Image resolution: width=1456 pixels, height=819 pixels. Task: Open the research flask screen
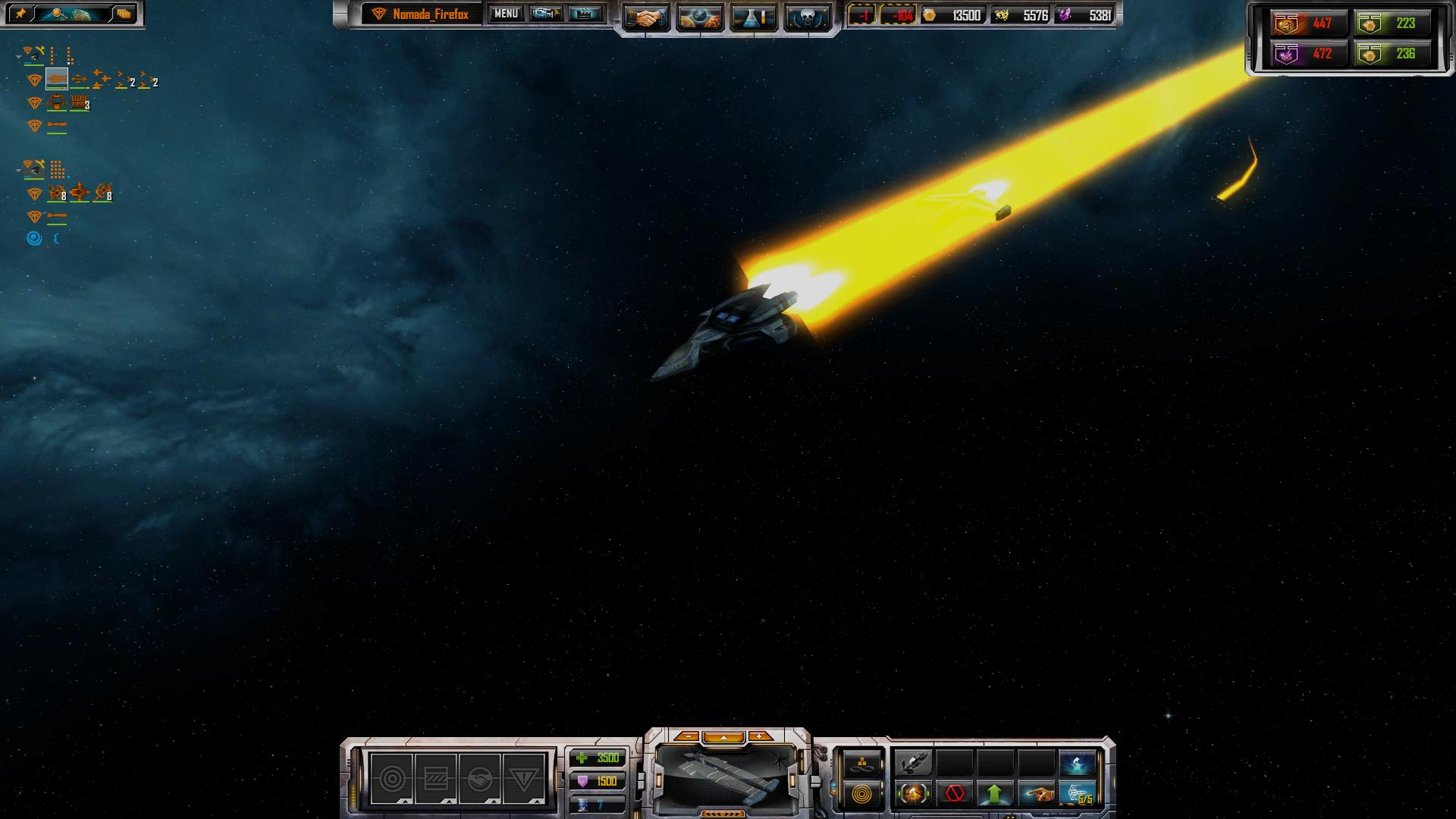pos(753,18)
